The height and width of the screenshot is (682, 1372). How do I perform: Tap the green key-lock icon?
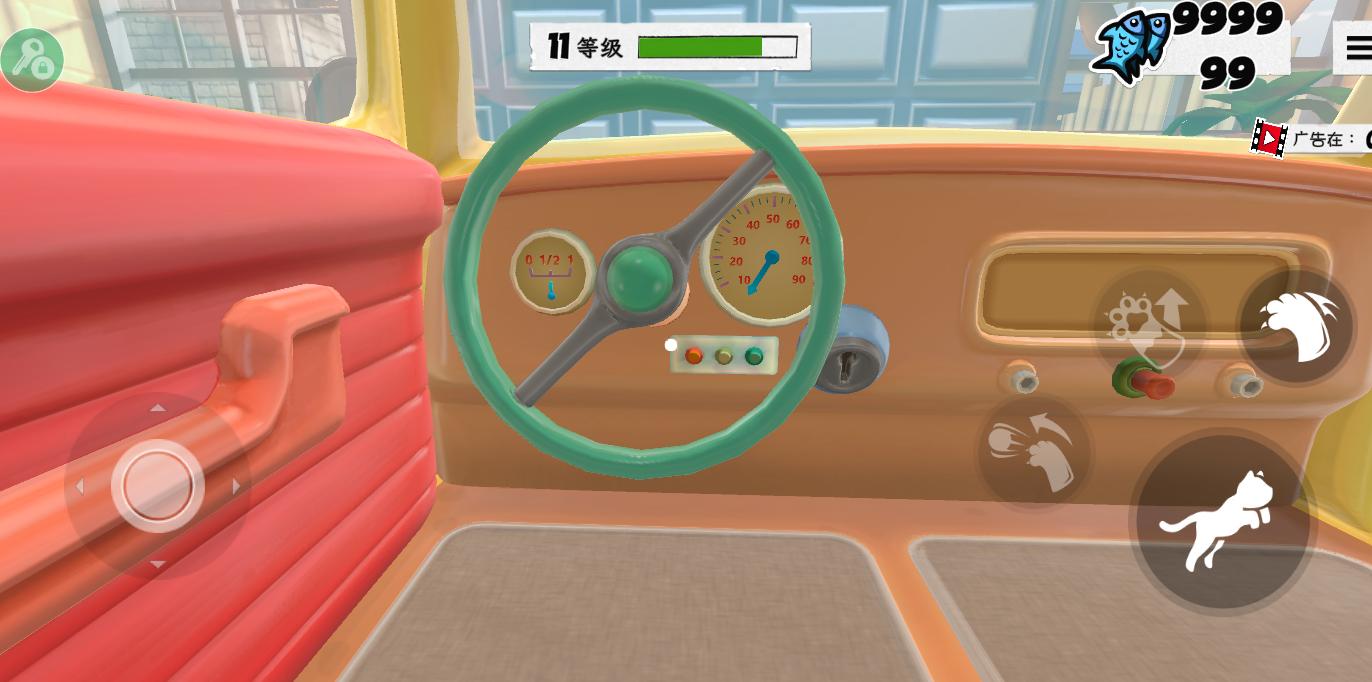pyautogui.click(x=32, y=59)
